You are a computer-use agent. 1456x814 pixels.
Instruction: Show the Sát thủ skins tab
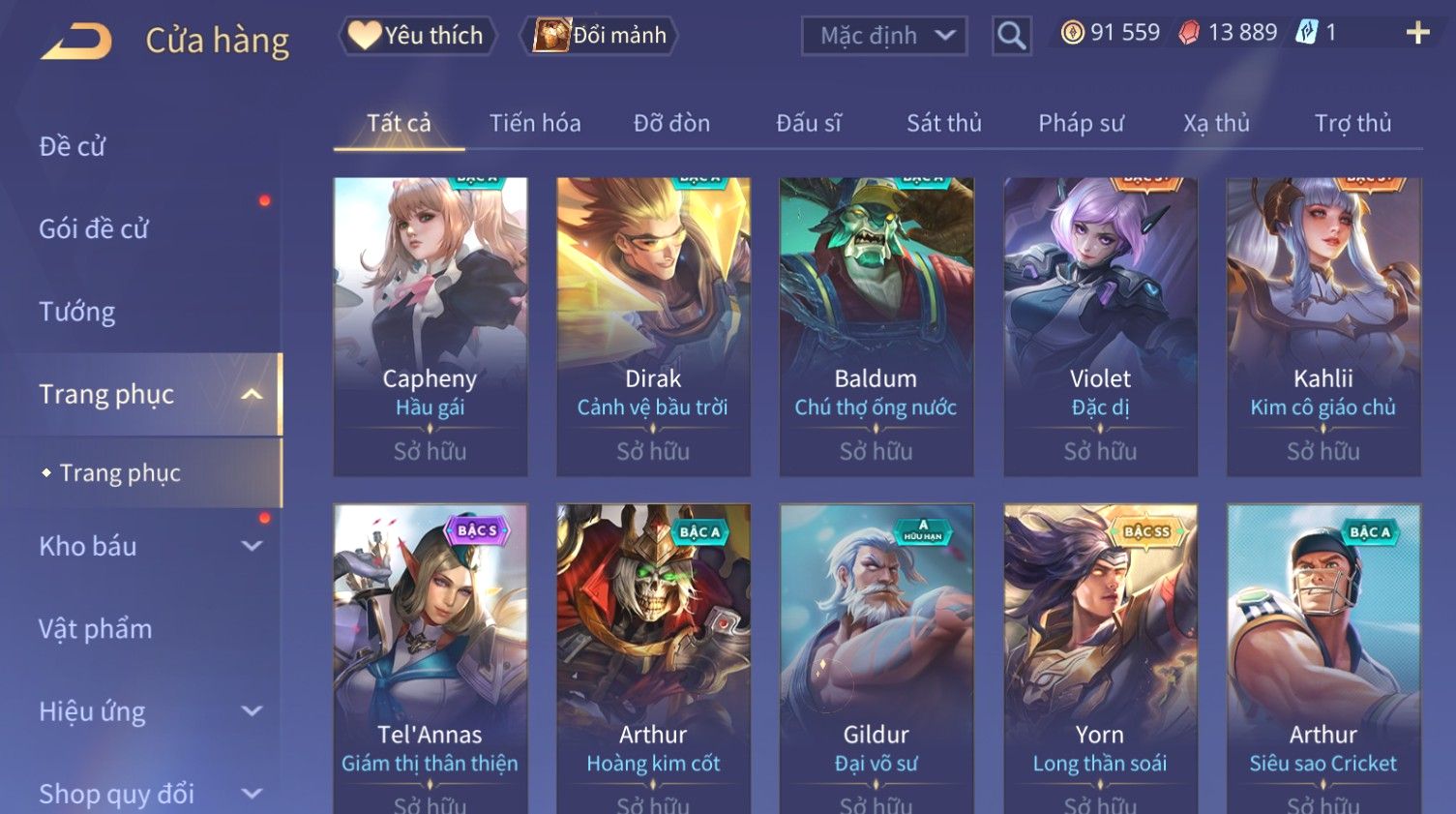click(x=943, y=123)
